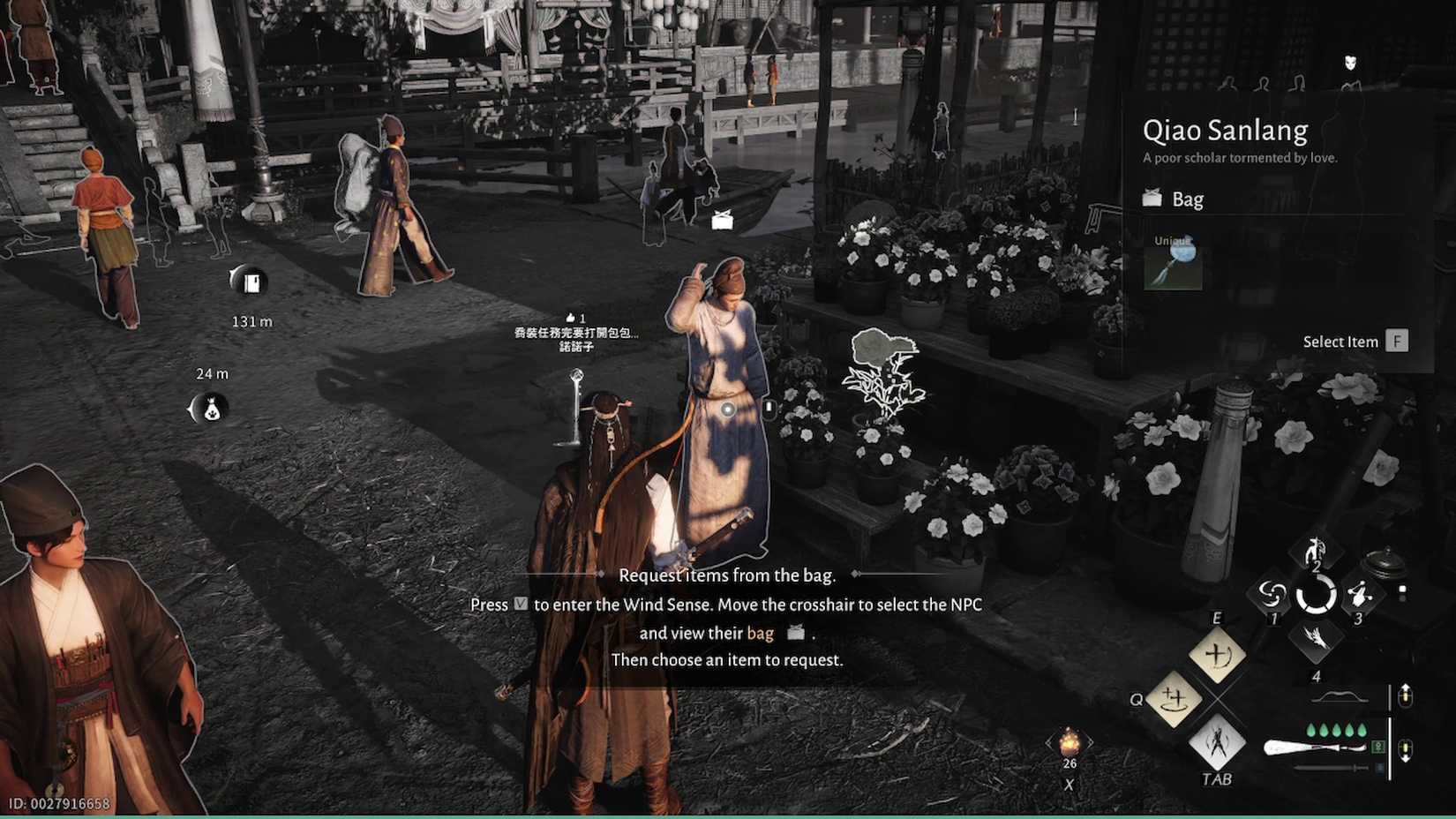Open the Bag icon in Qiao Sanlang's panel

coord(1152,199)
